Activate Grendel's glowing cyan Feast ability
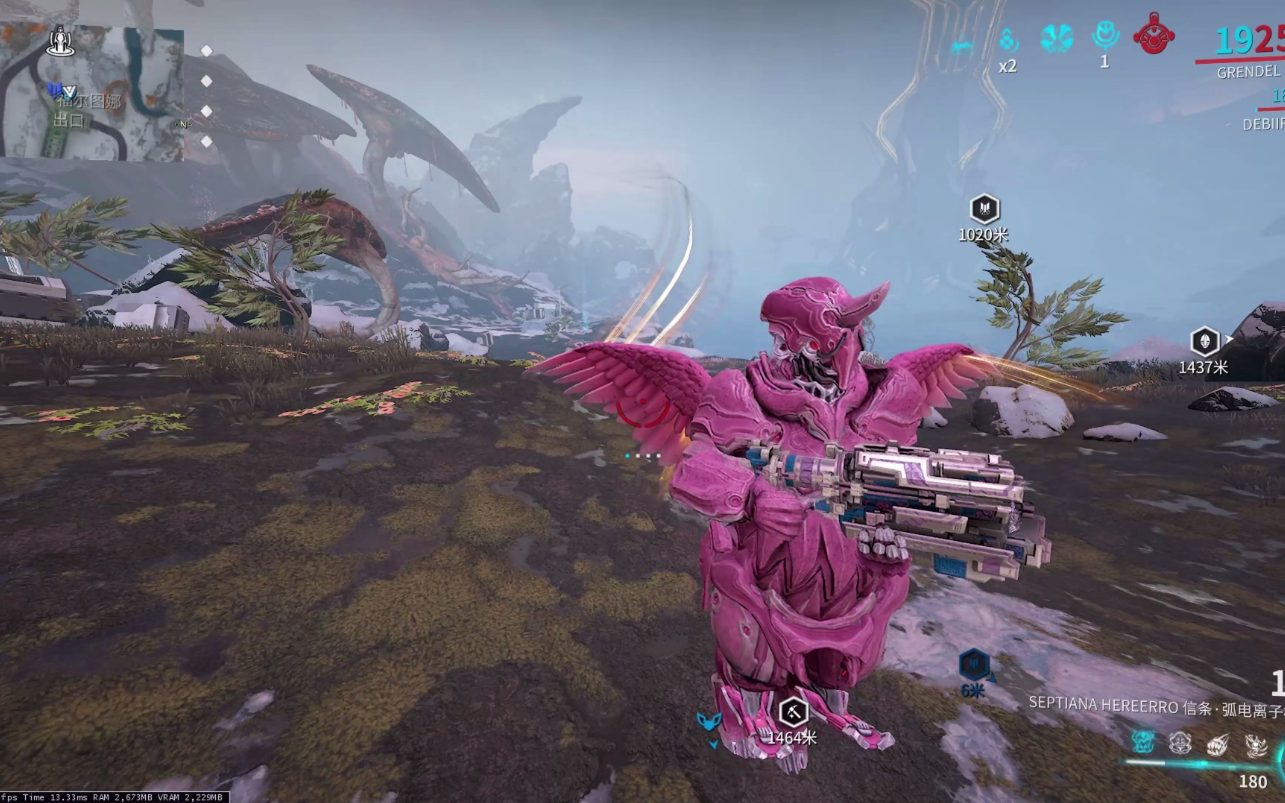The height and width of the screenshot is (803, 1285). 1143,743
